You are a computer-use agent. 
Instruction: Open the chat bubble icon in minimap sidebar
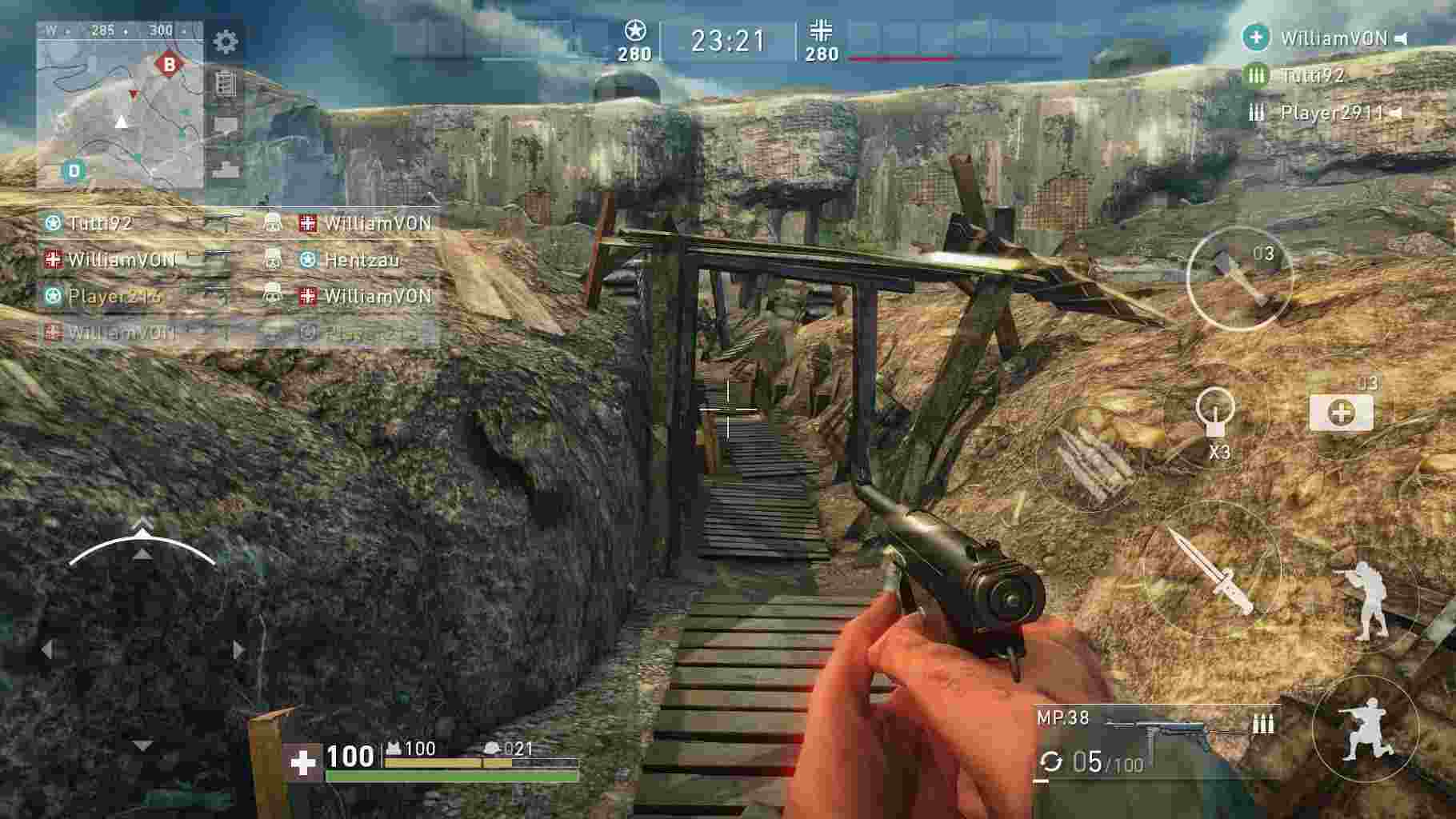pos(225,124)
